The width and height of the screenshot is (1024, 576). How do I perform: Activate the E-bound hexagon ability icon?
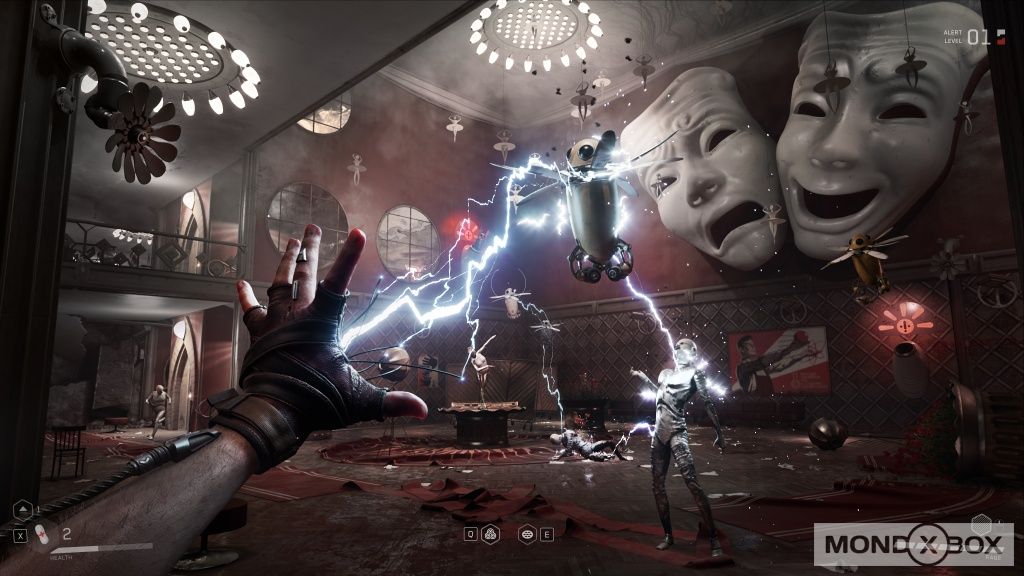[x=526, y=533]
